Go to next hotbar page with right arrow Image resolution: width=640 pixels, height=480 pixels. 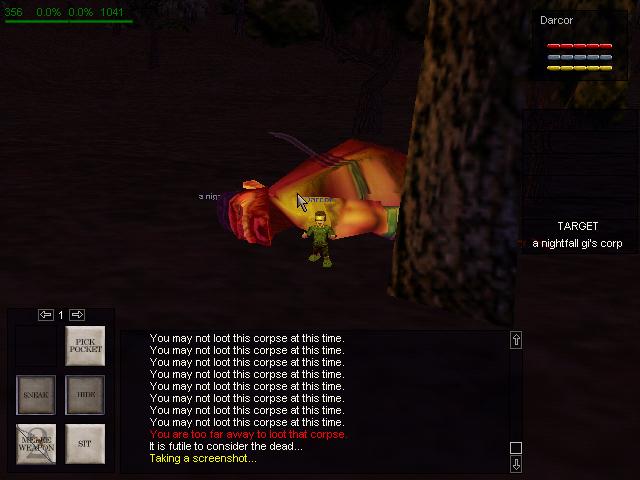77,315
